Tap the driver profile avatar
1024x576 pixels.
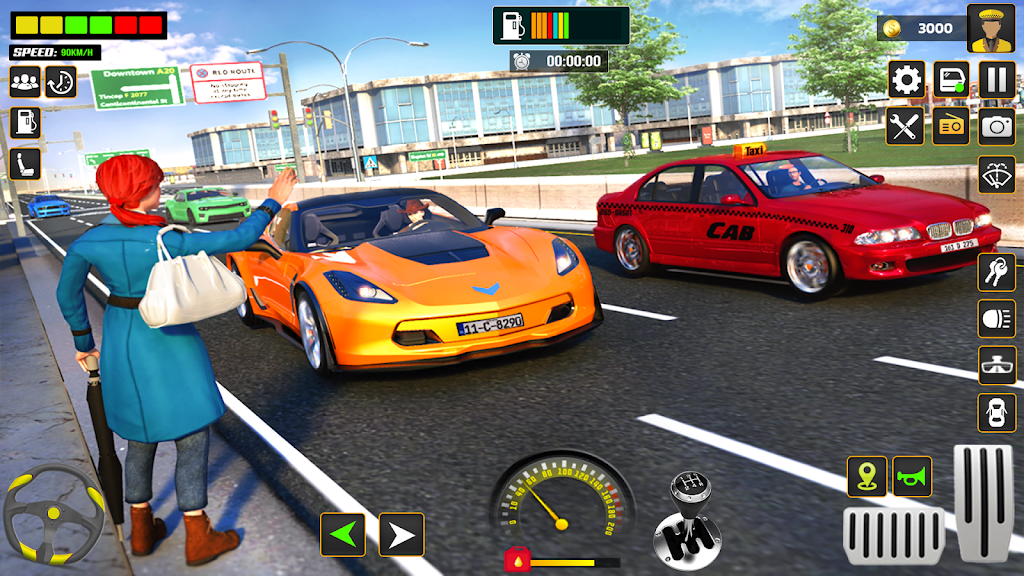(990, 28)
